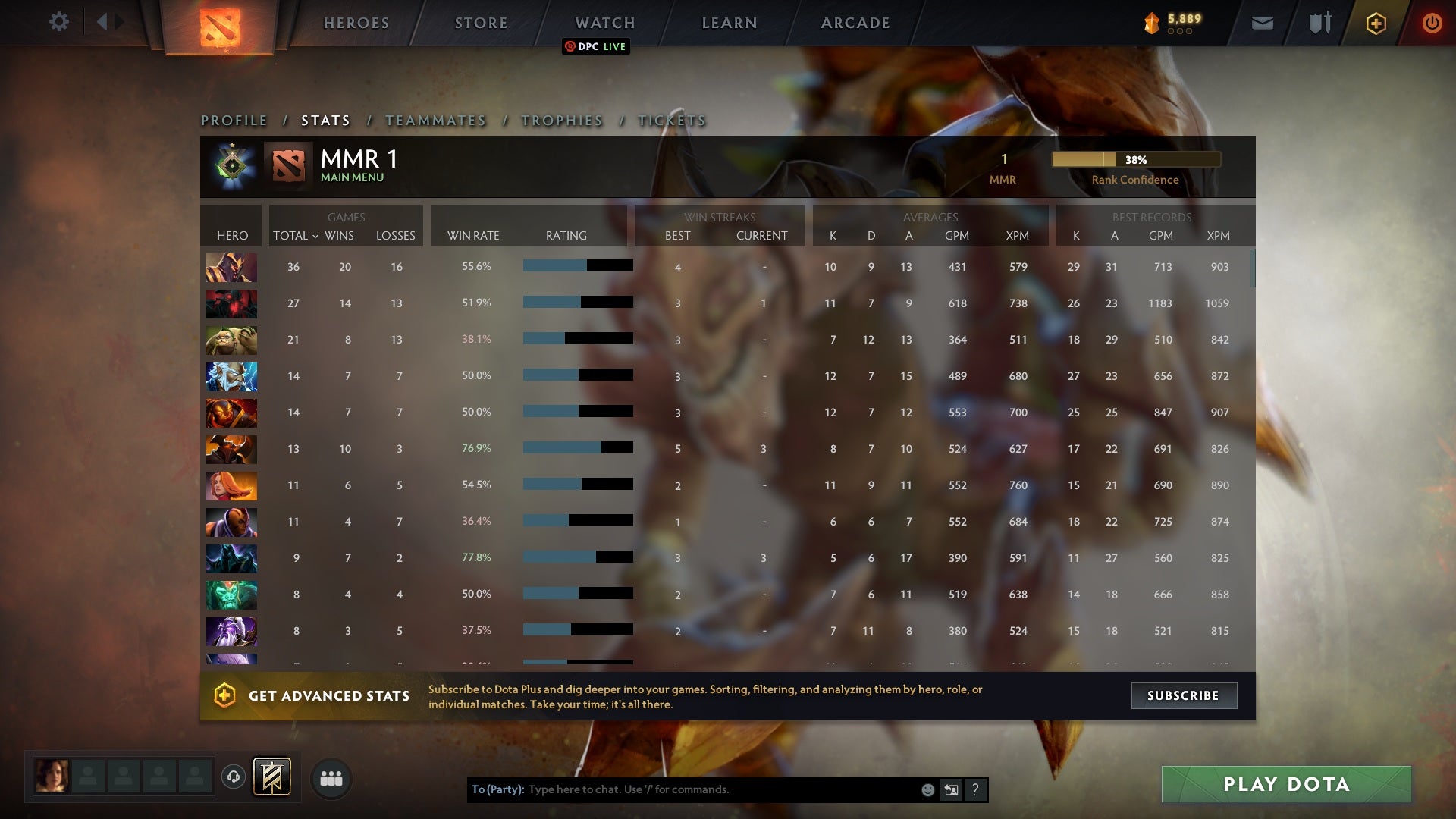
Task: Click the armory shield and sword icon
Action: pyautogui.click(x=1319, y=23)
